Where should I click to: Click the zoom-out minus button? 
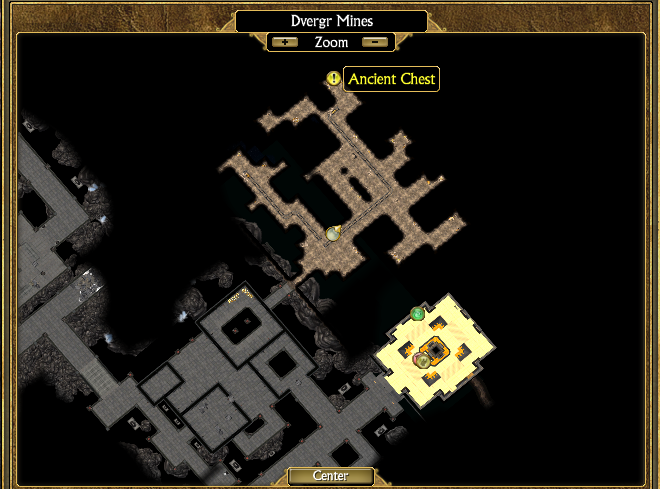click(x=375, y=42)
